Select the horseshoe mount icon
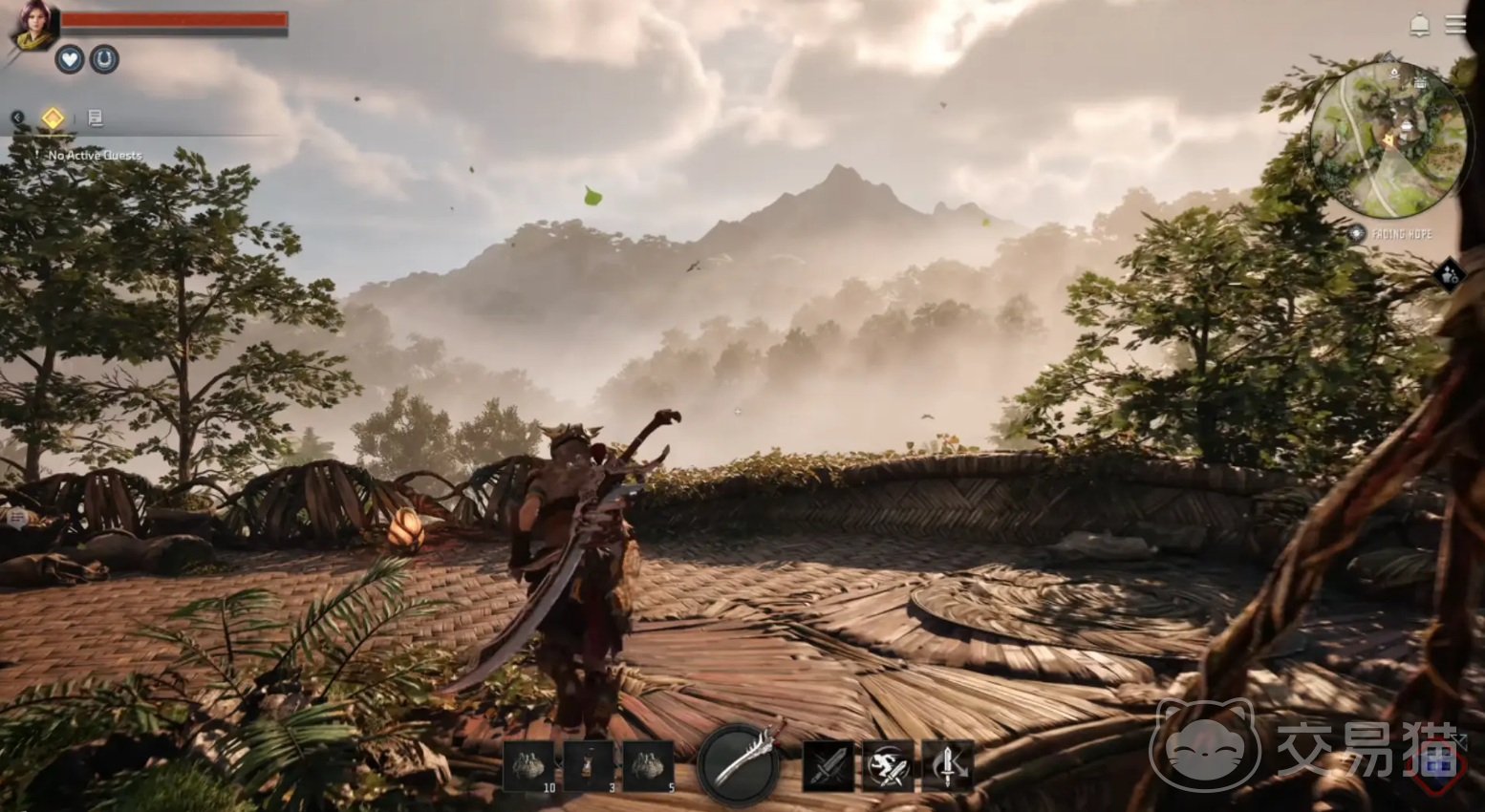The image size is (1485, 812). click(104, 59)
